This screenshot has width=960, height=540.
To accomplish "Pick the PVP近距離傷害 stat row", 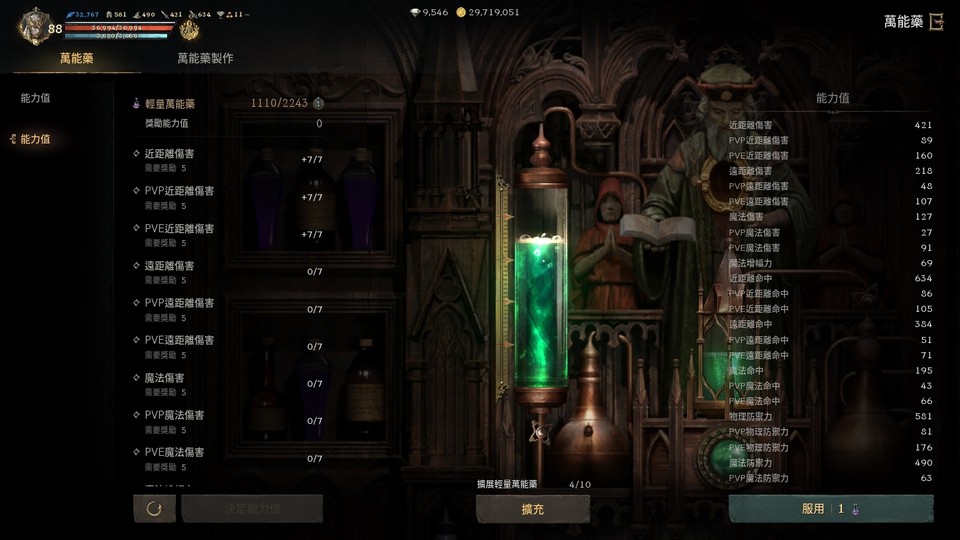I will coord(227,196).
